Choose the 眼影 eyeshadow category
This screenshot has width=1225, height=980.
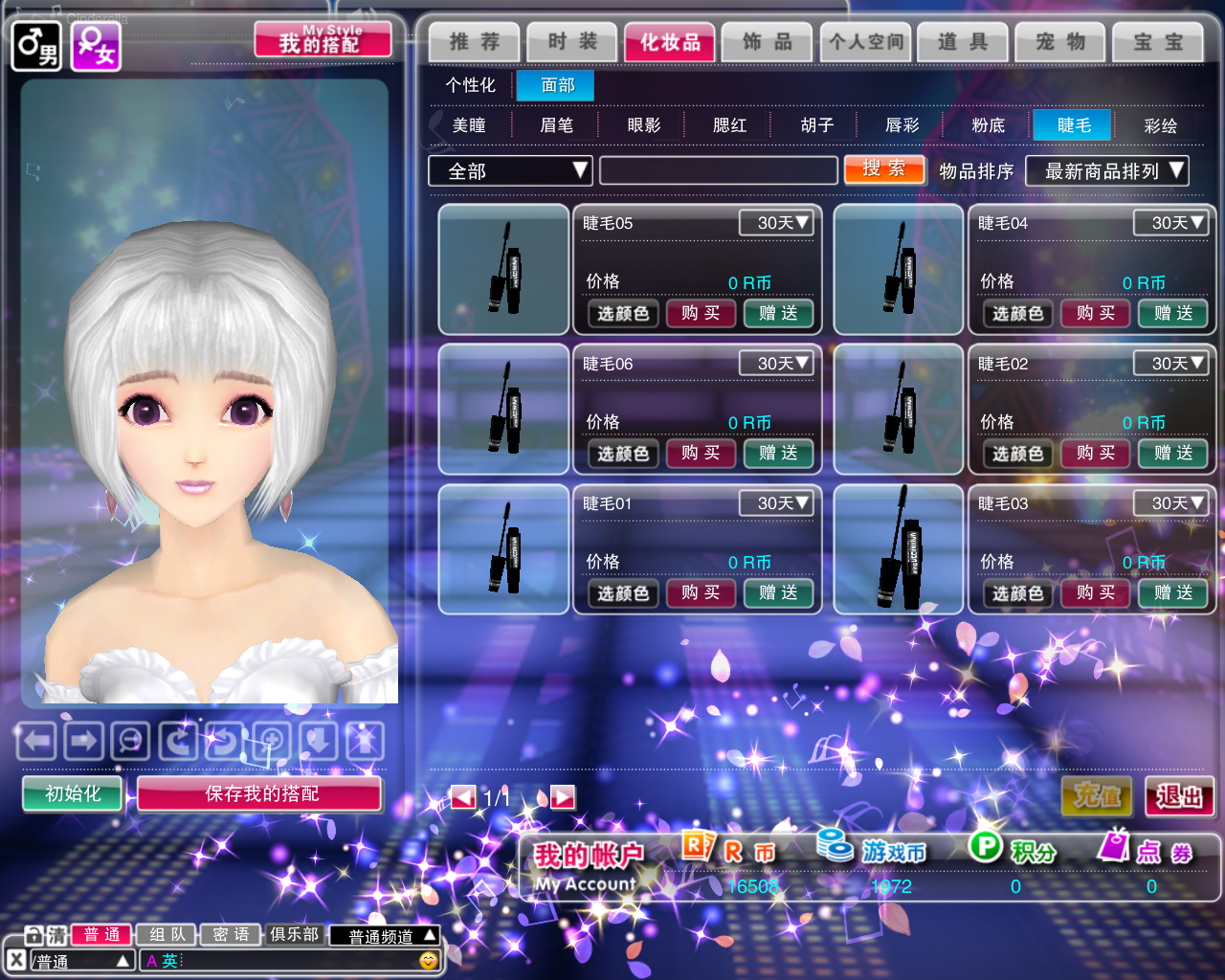pos(643,125)
